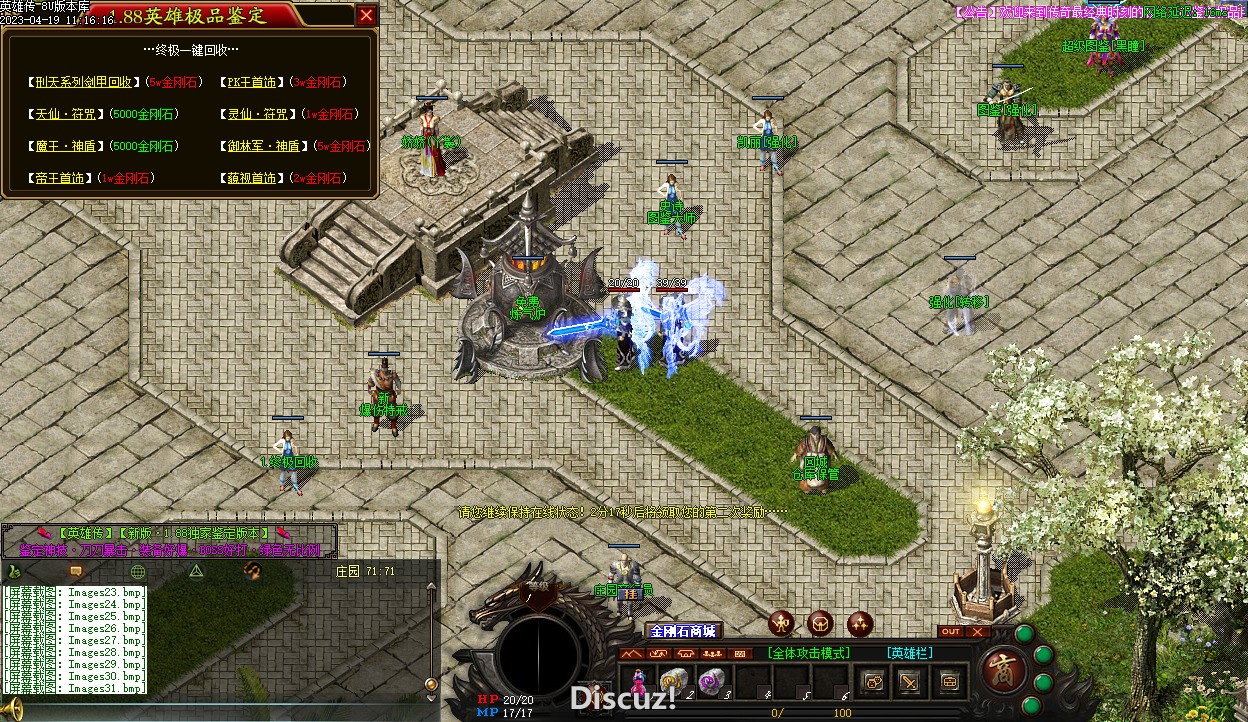Select the pink potion in hotbar slot one
The height and width of the screenshot is (722, 1248).
639,683
